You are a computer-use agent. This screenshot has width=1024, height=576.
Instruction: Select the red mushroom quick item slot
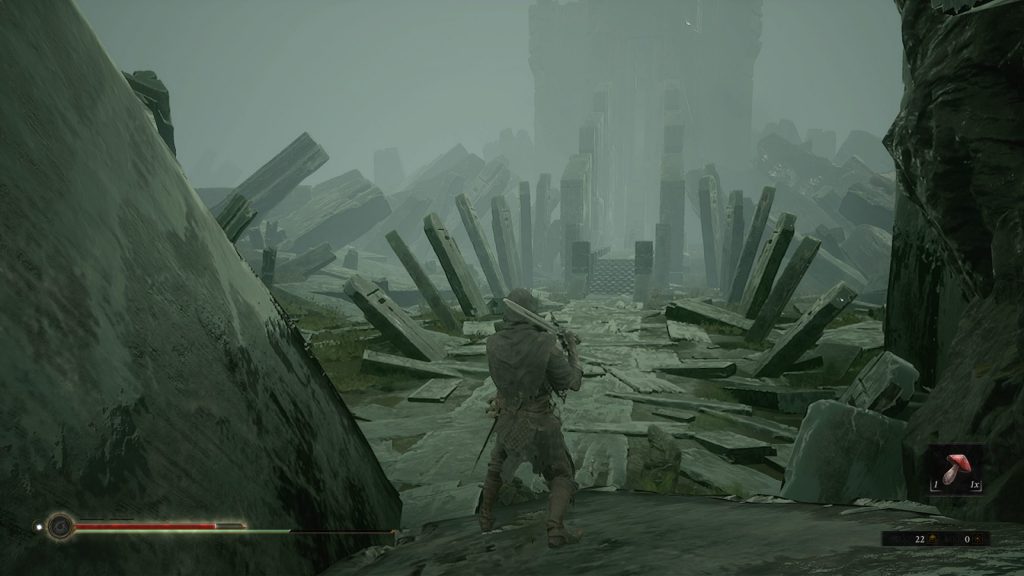coord(955,468)
